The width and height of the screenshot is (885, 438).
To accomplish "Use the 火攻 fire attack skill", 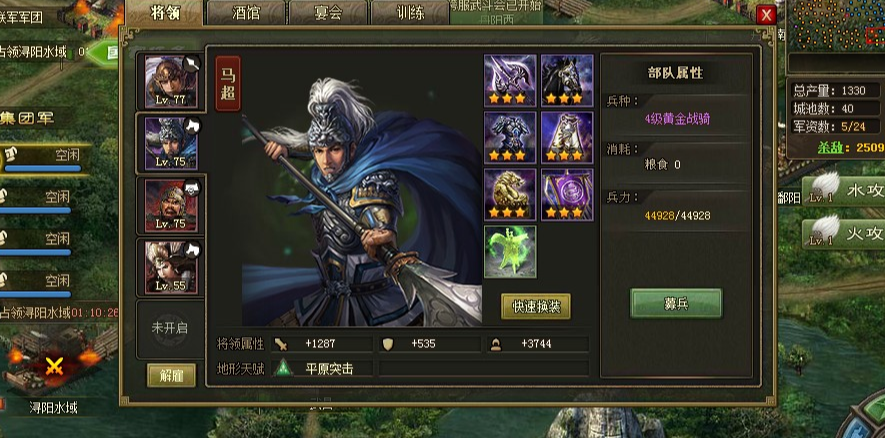I will pos(845,235).
